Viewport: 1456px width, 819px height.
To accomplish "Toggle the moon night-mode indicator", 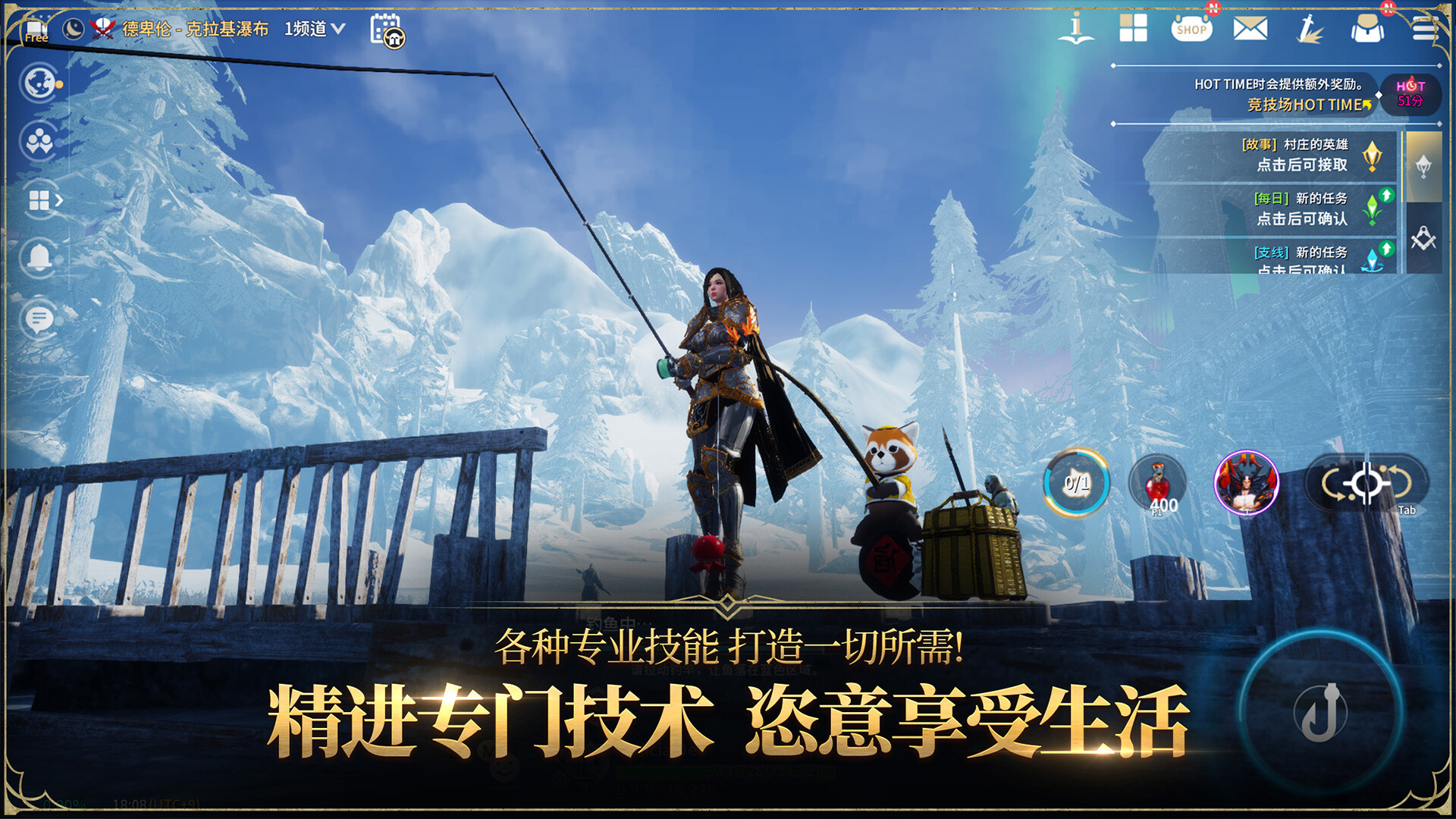I will click(74, 29).
